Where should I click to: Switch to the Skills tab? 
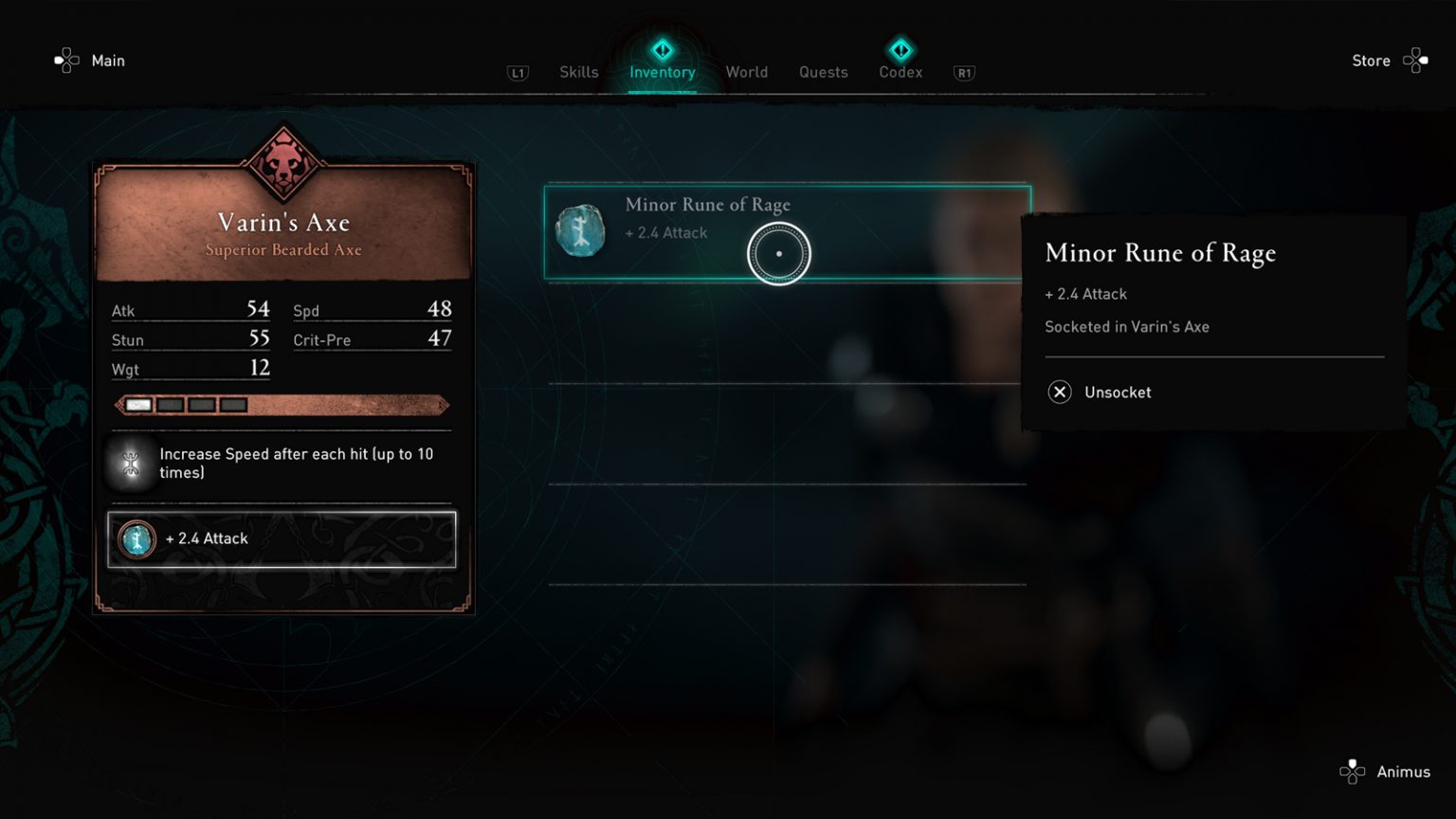click(578, 72)
